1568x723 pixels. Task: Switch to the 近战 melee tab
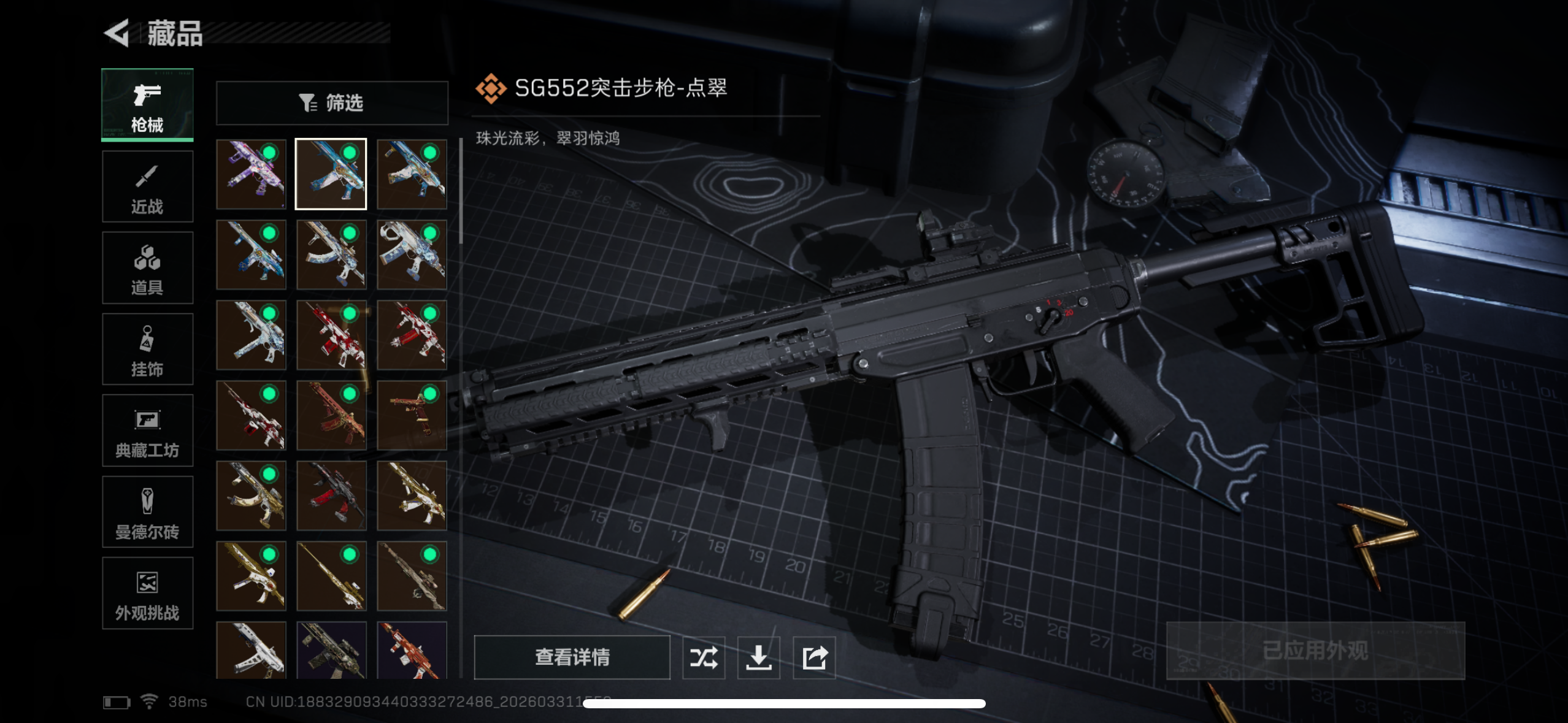(147, 186)
